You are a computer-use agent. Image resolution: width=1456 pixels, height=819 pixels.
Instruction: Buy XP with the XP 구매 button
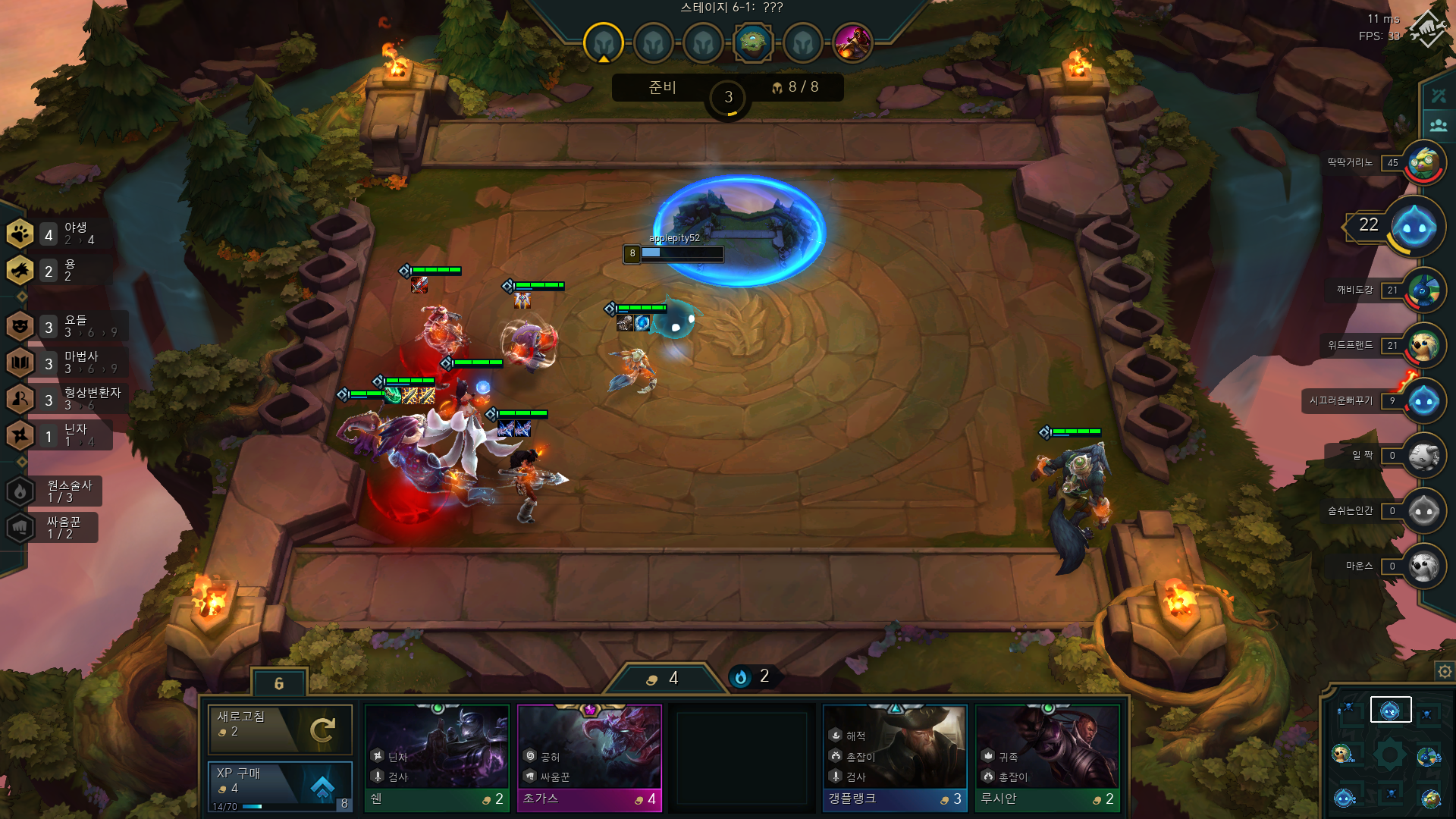[x=280, y=786]
